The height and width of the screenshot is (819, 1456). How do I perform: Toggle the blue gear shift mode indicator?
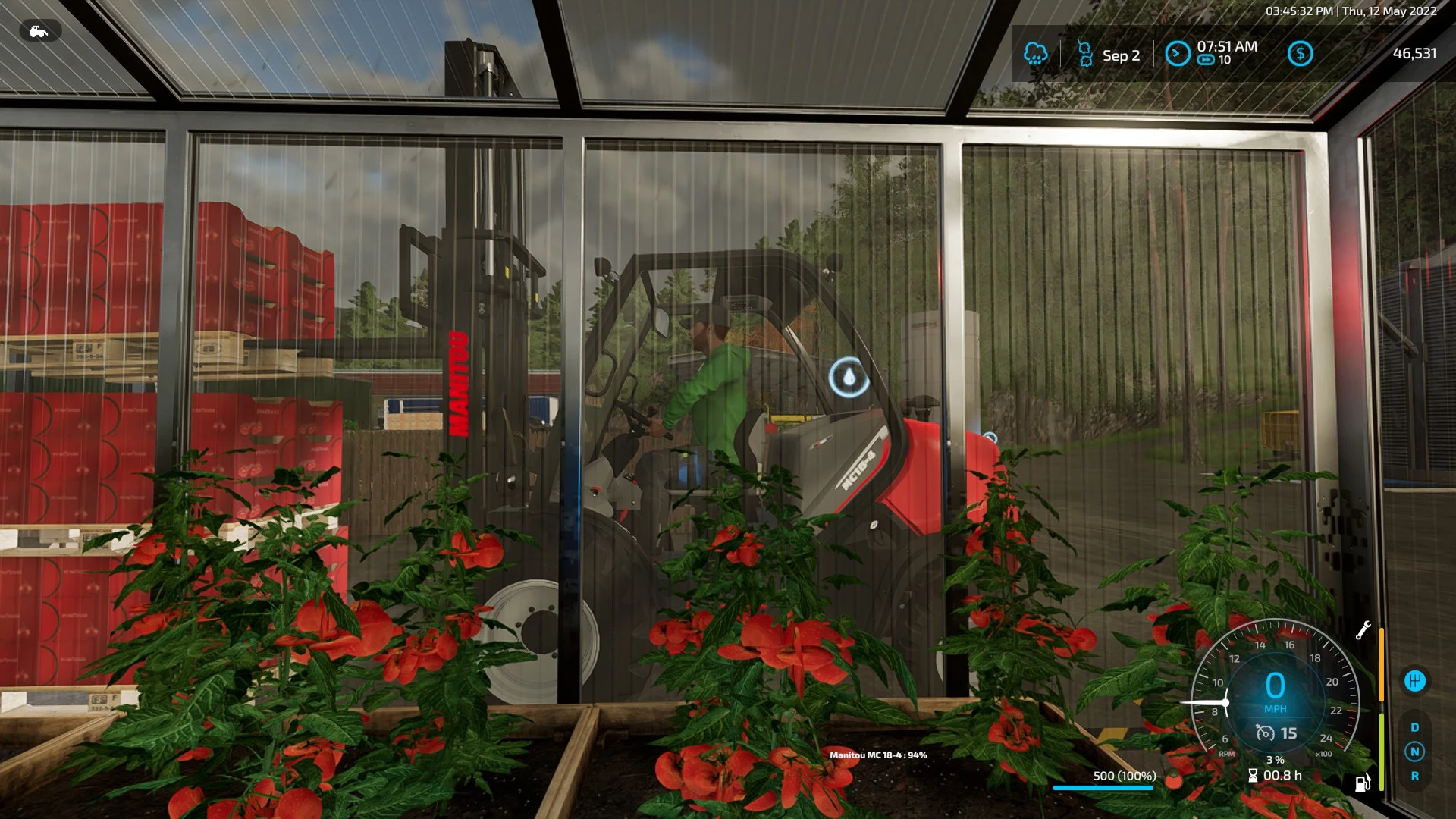[1416, 680]
